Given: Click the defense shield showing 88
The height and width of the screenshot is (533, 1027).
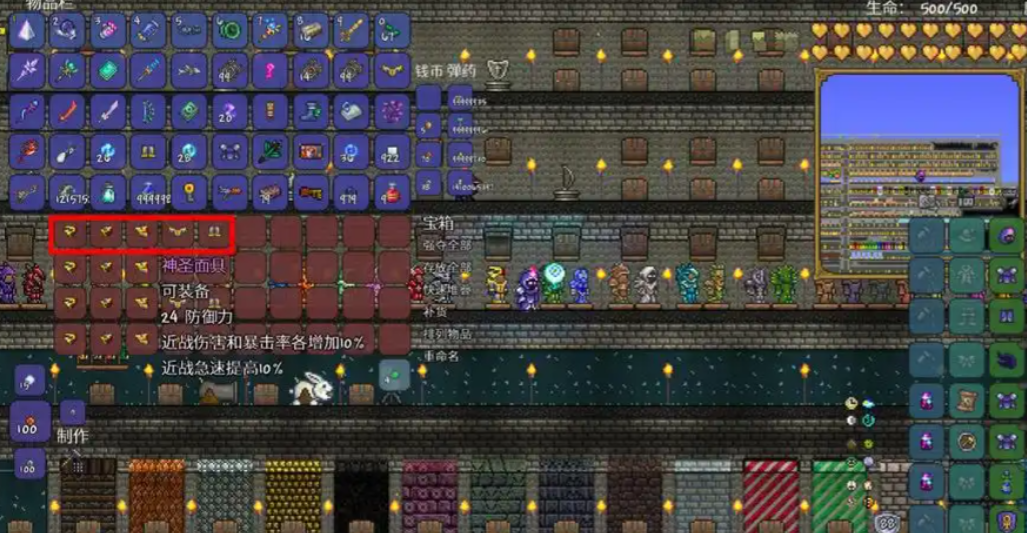Looking at the screenshot, I should (884, 522).
